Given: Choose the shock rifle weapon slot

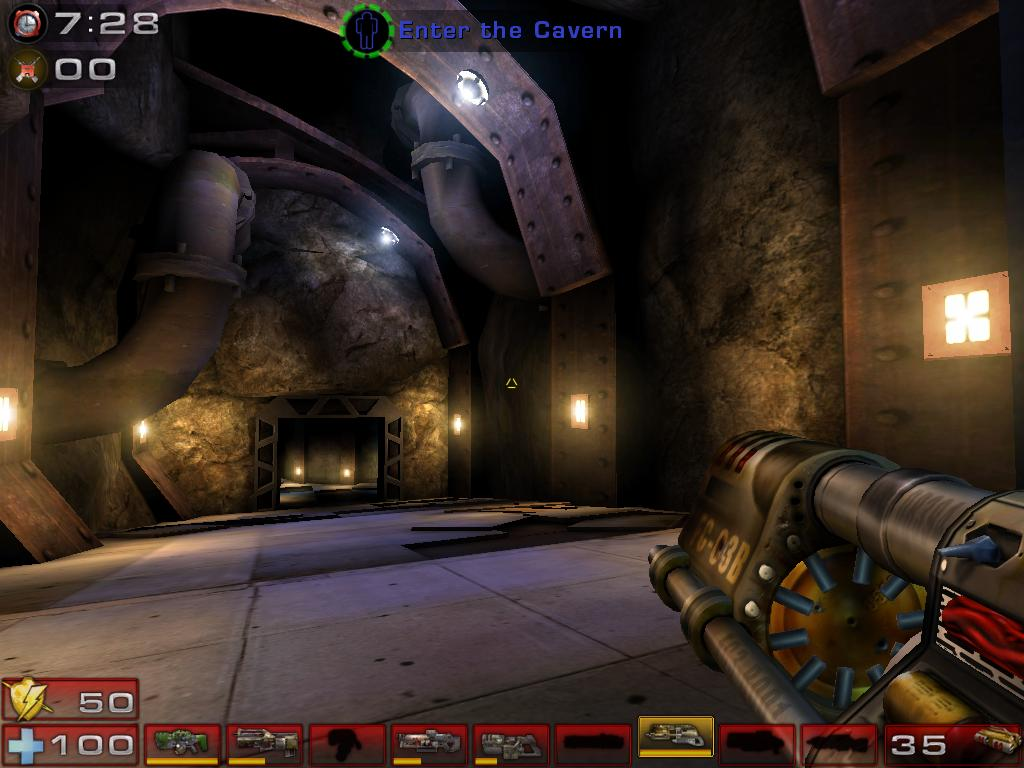Looking at the screenshot, I should click(429, 743).
